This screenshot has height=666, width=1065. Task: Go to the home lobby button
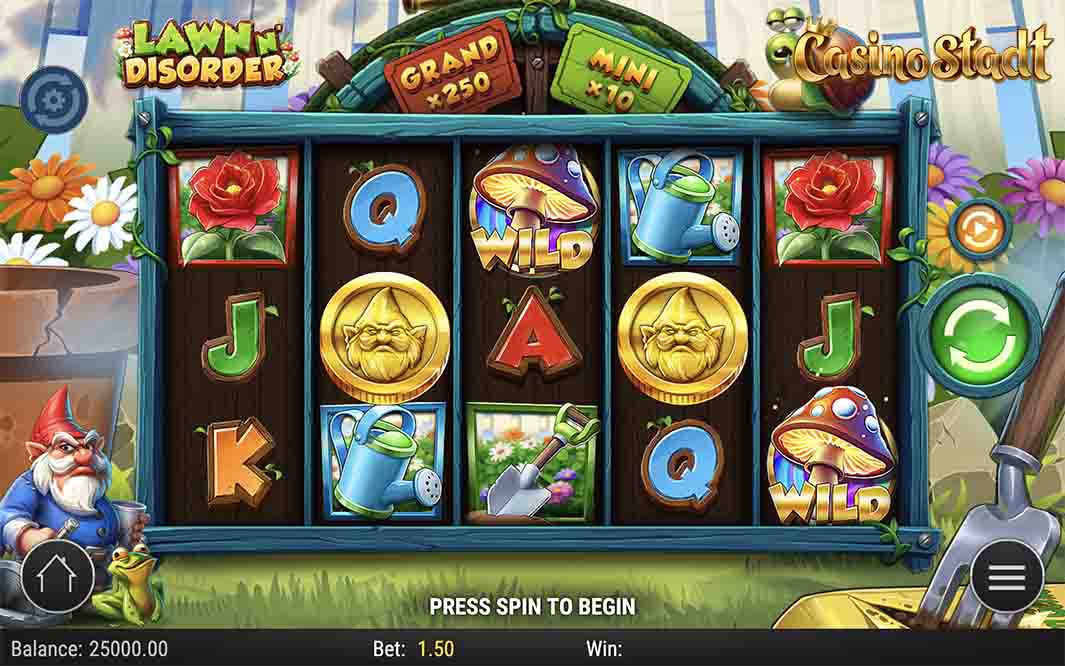tap(58, 576)
